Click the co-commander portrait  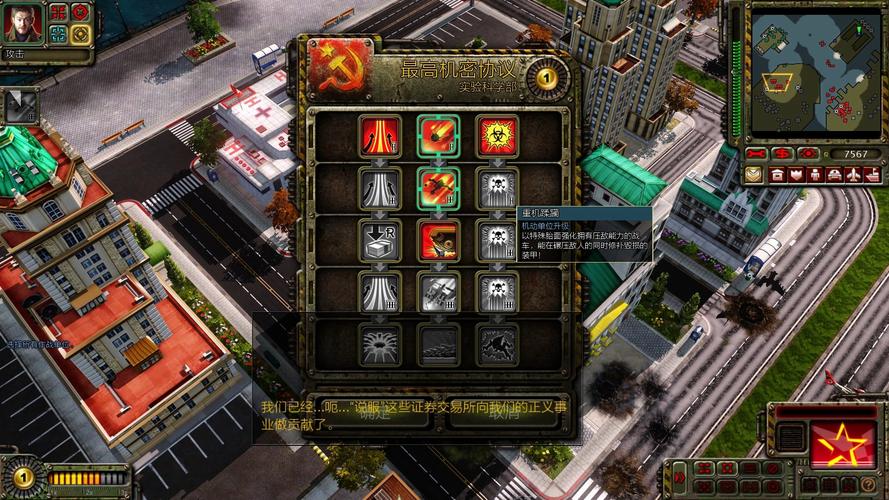(x=22, y=23)
